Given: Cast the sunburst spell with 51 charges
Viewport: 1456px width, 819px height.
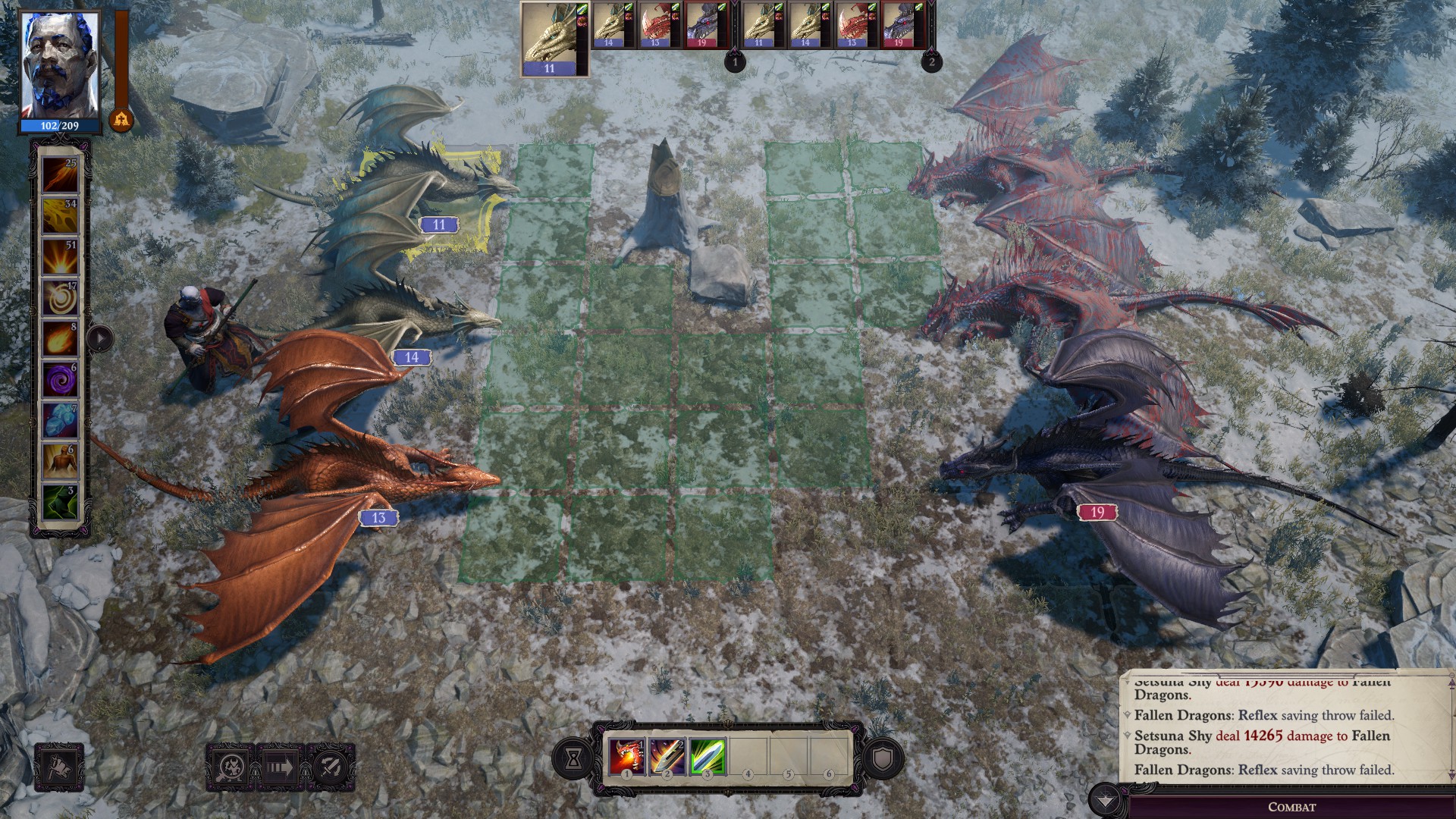Looking at the screenshot, I should (x=60, y=257).
